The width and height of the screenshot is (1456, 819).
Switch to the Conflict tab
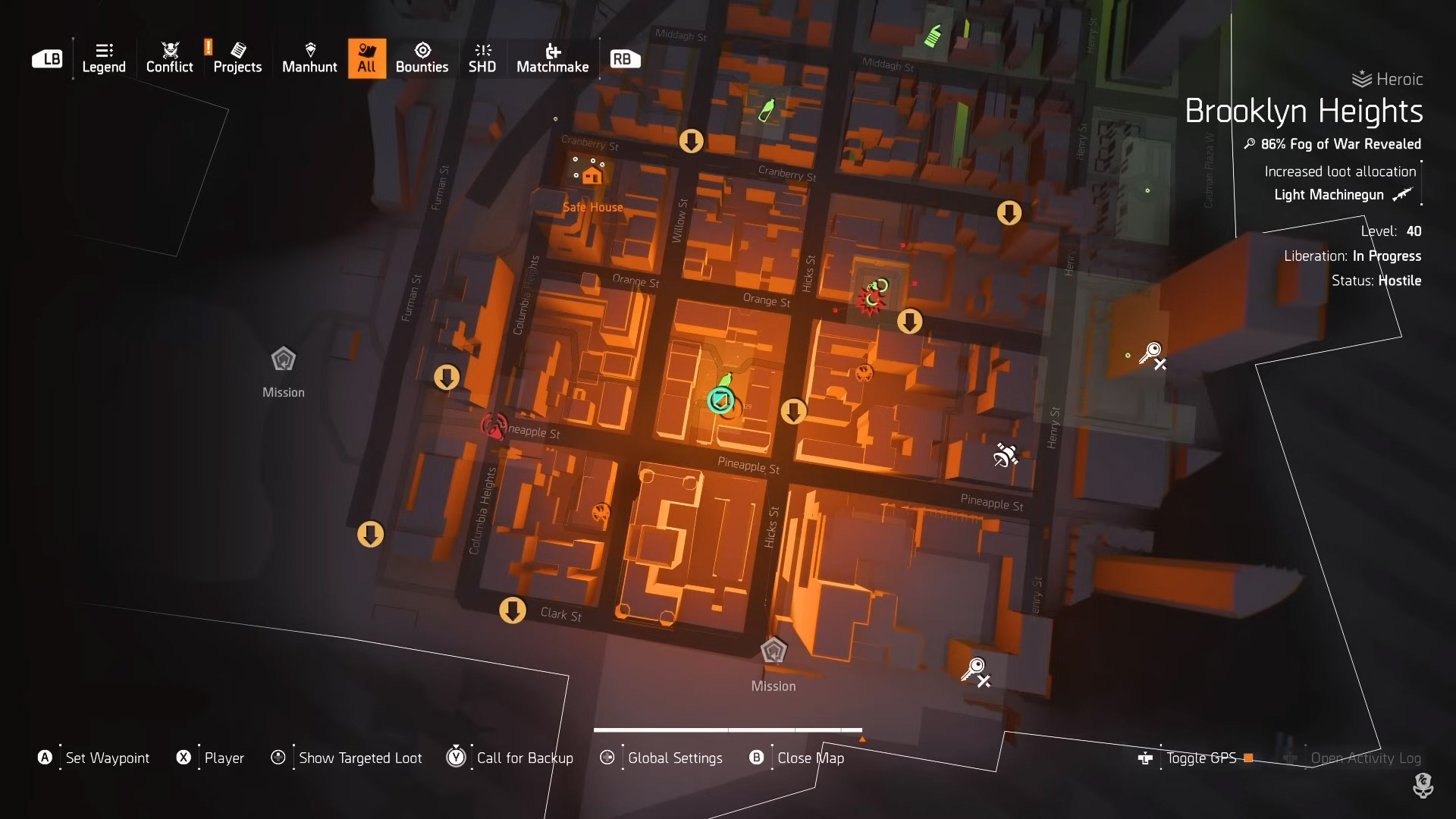click(x=169, y=58)
